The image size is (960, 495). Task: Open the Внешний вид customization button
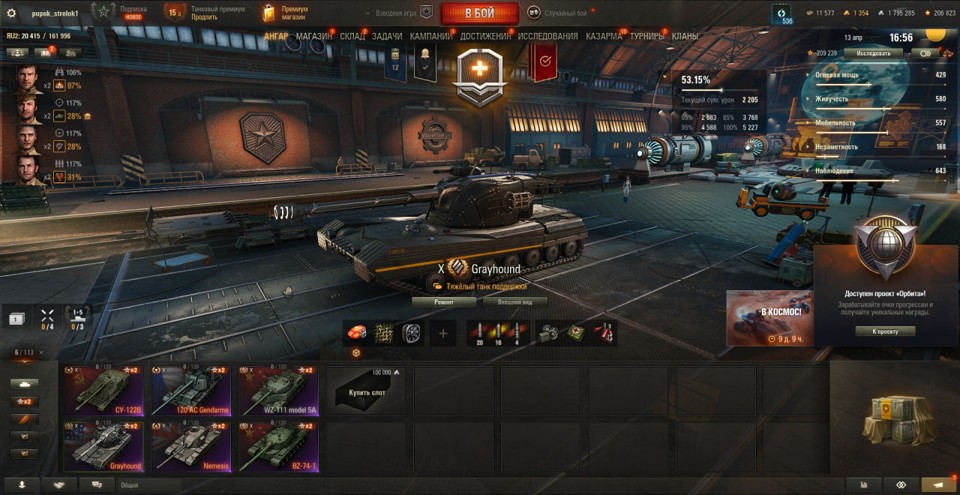[522, 300]
